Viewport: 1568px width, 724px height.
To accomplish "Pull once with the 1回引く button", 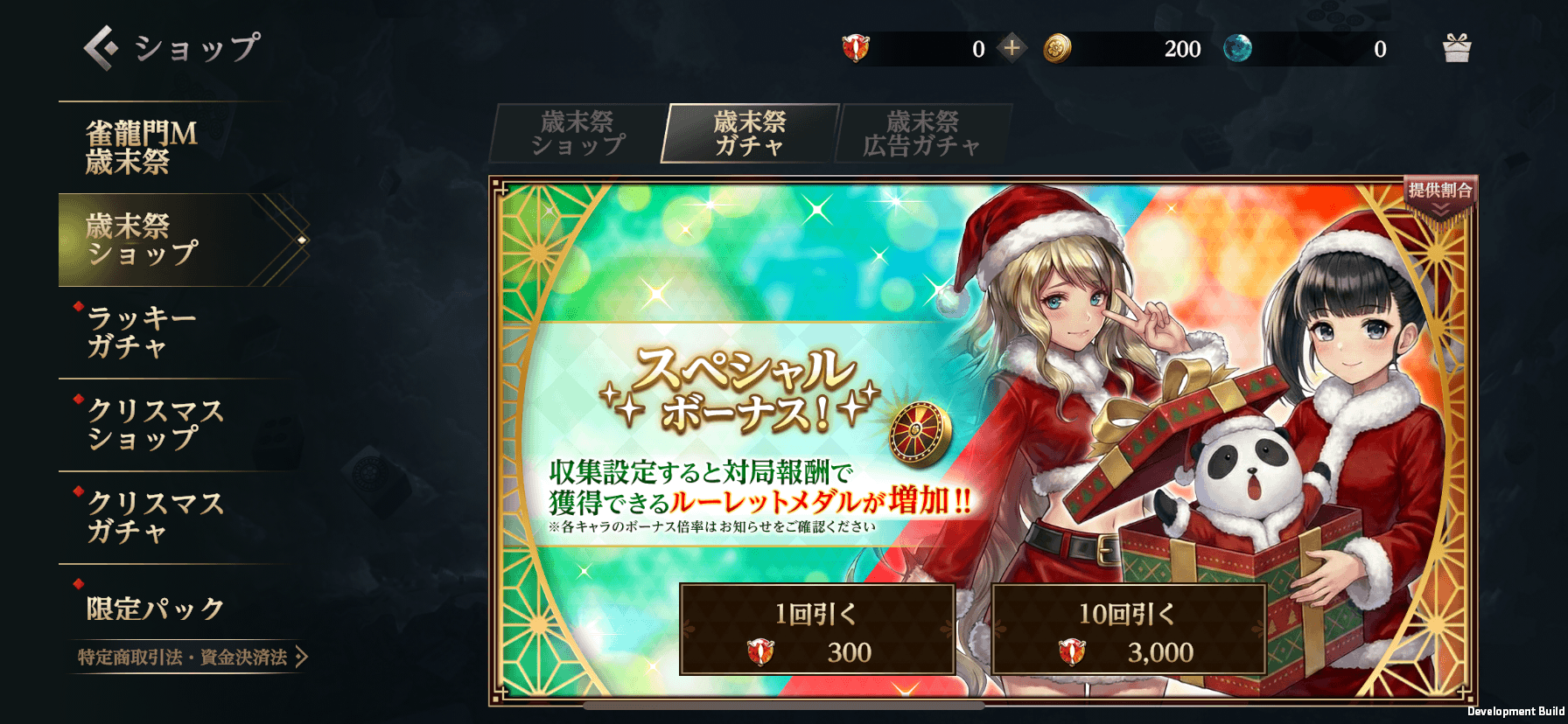I will point(816,630).
